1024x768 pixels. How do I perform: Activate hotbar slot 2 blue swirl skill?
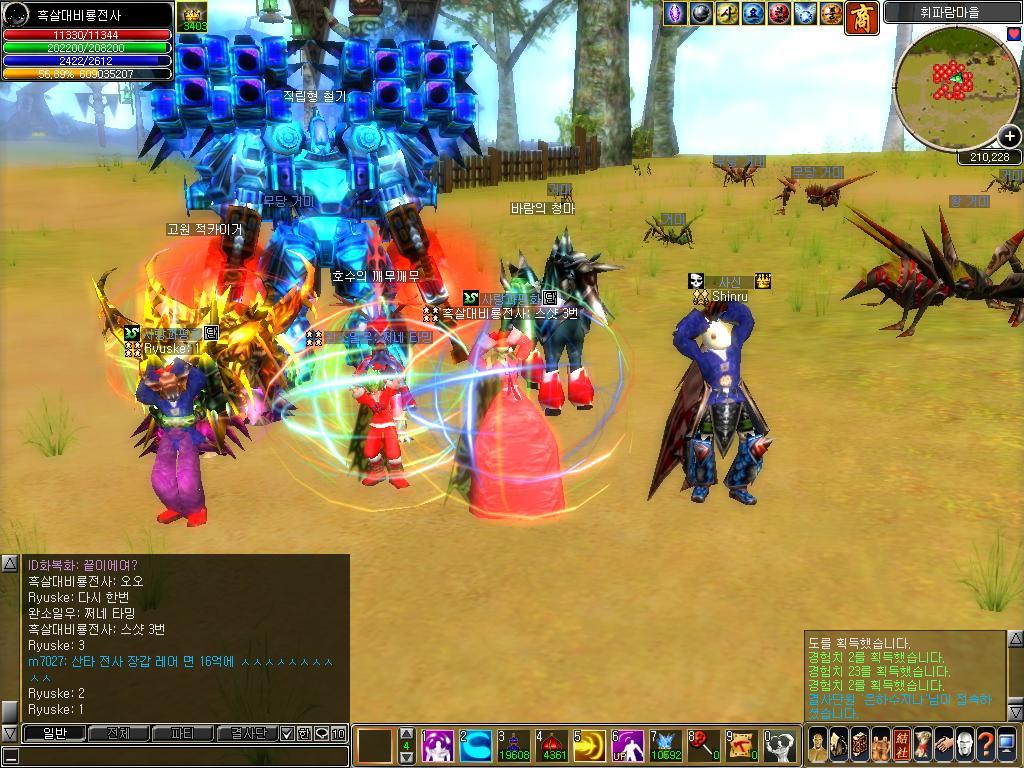click(x=476, y=746)
